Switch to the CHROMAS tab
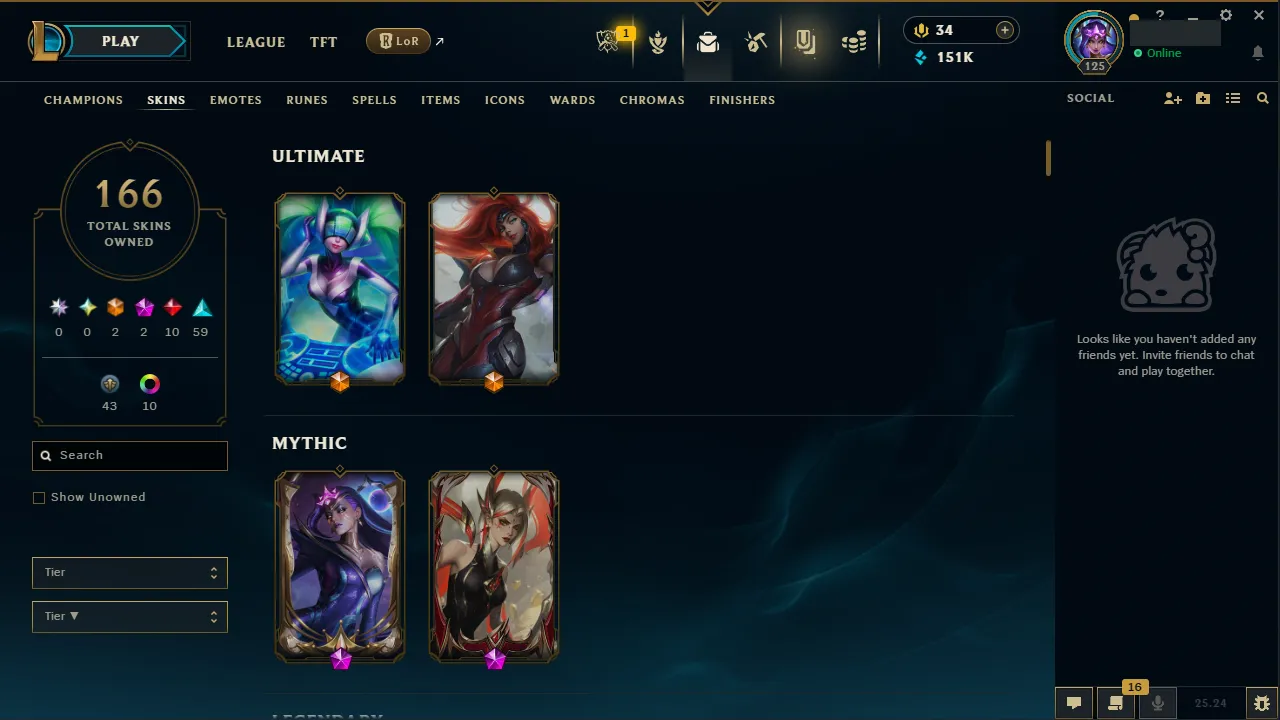The width and height of the screenshot is (1280, 720). pos(652,100)
